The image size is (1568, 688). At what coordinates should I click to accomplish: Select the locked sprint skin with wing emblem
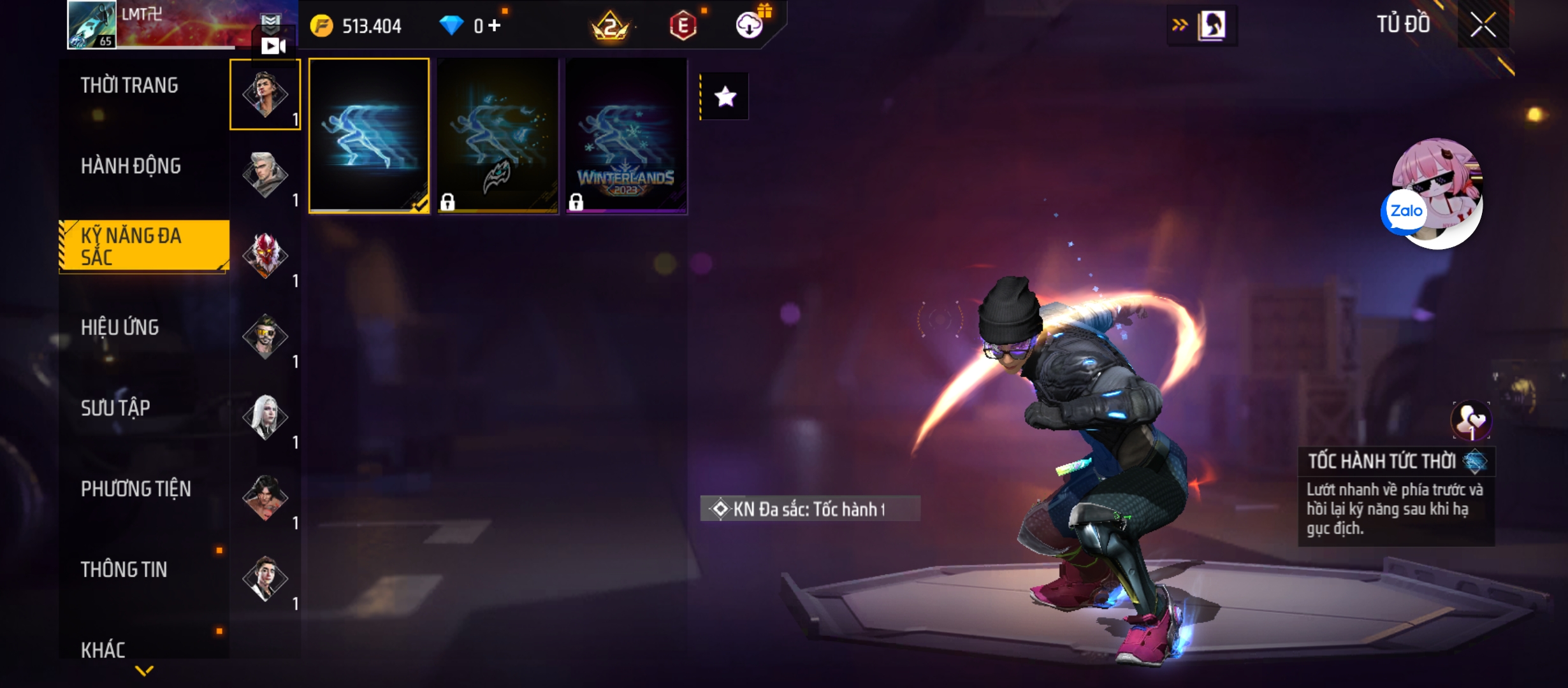pyautogui.click(x=498, y=135)
